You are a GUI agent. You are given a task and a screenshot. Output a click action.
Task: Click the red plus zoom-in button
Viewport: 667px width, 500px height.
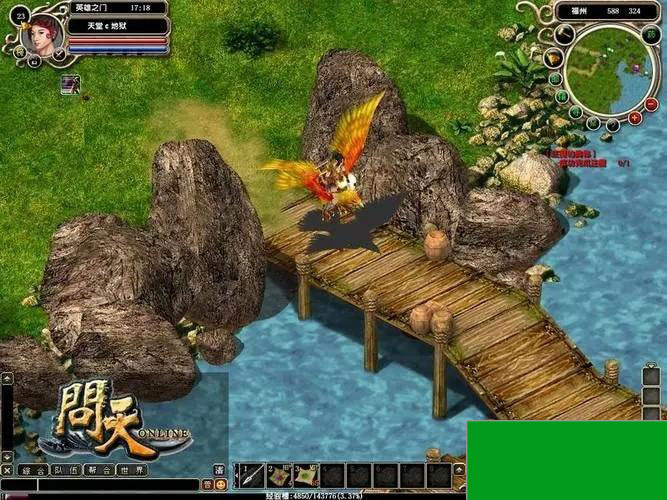coord(633,118)
